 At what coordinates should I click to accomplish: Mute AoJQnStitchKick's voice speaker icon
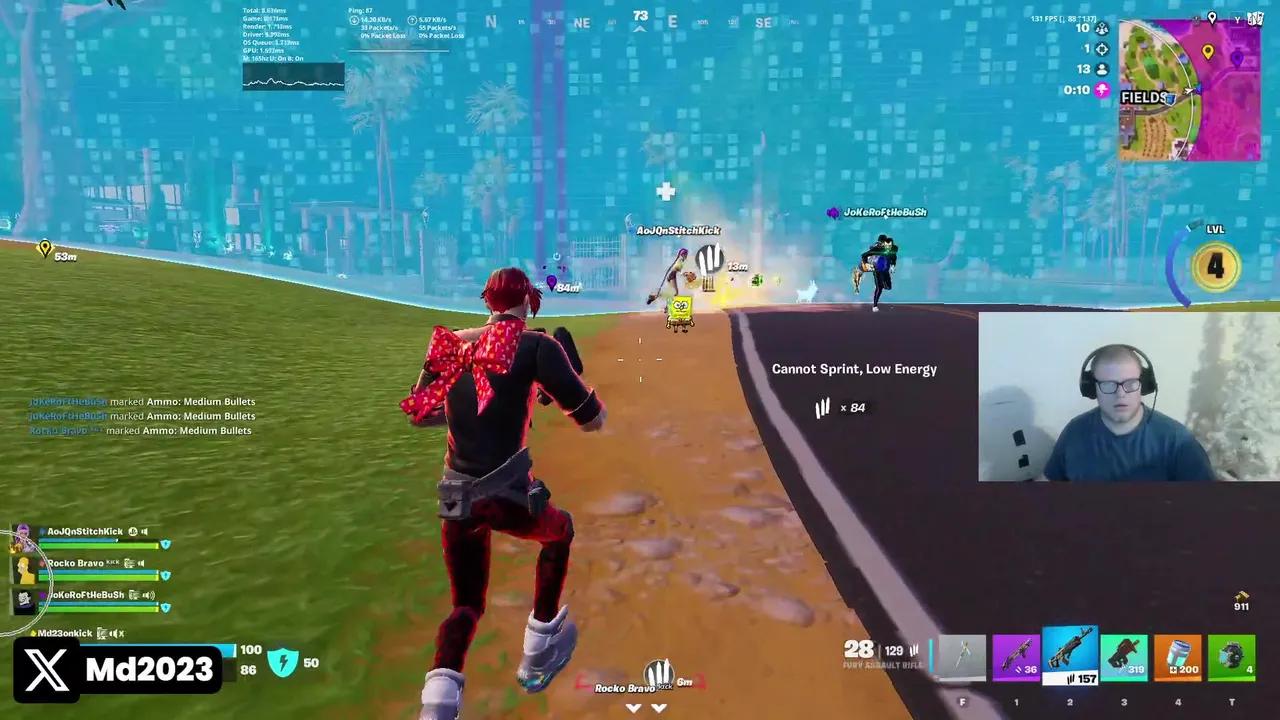143,531
